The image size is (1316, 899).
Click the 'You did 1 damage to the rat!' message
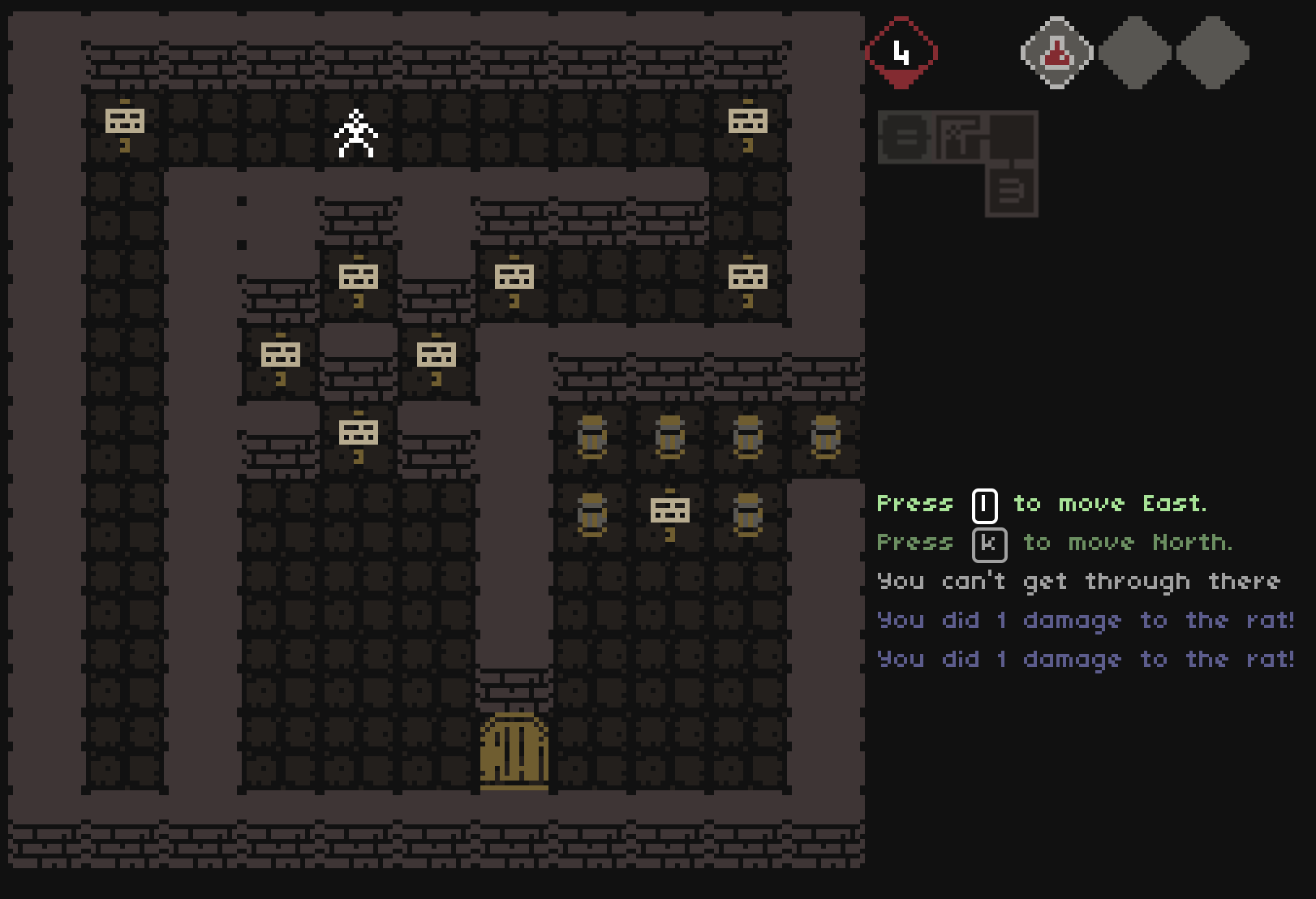(1087, 621)
